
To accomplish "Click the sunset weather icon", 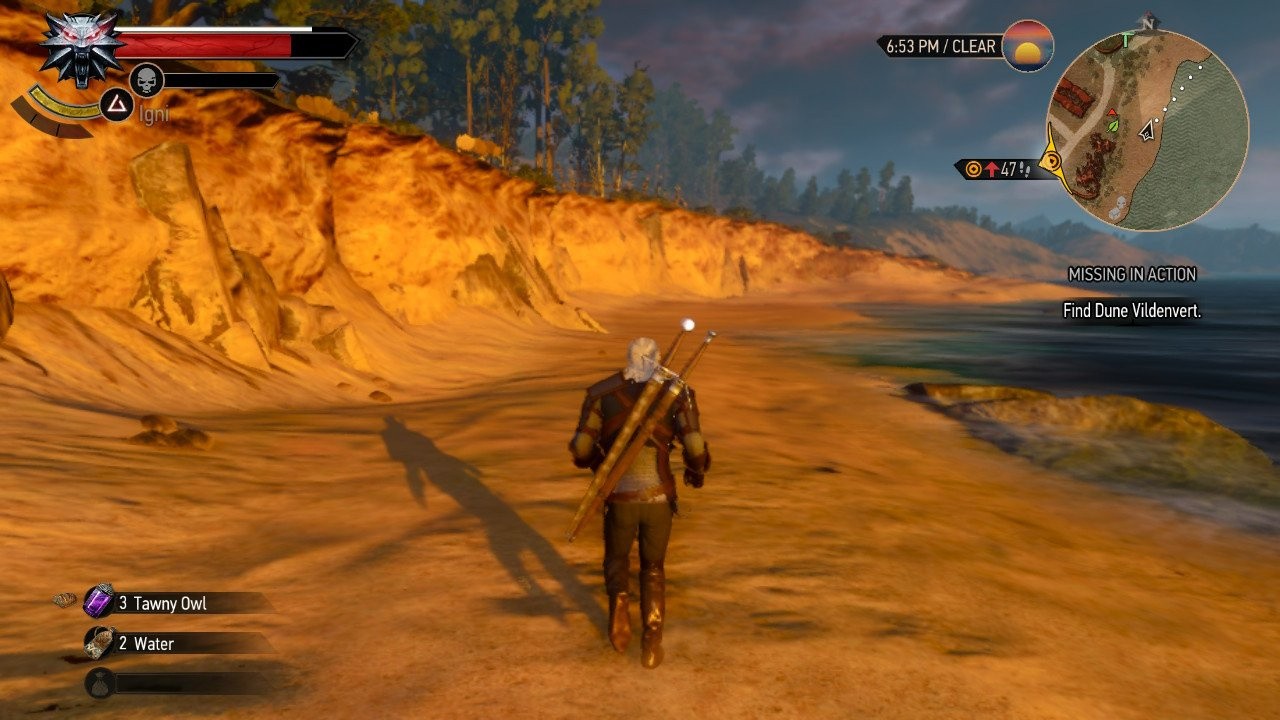I will [1027, 46].
